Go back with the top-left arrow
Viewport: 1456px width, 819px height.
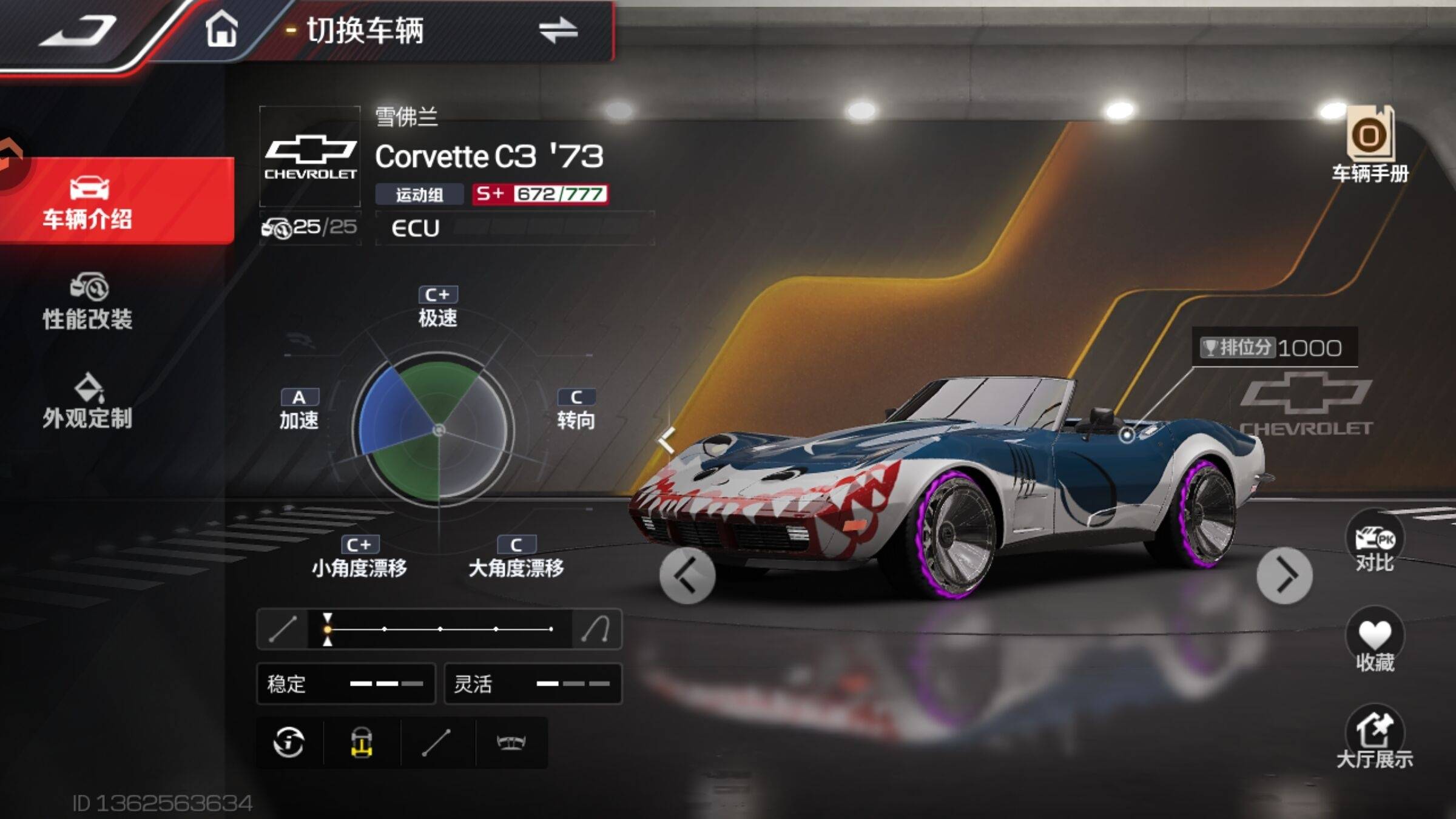pyautogui.click(x=79, y=32)
